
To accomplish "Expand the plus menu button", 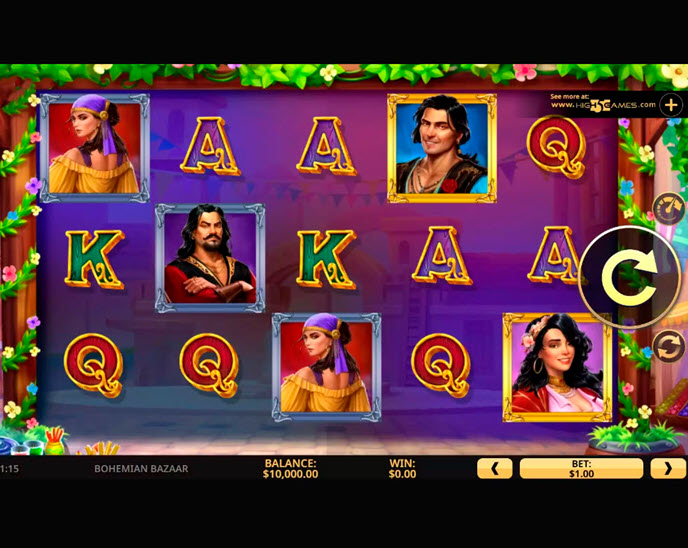I will click(670, 104).
